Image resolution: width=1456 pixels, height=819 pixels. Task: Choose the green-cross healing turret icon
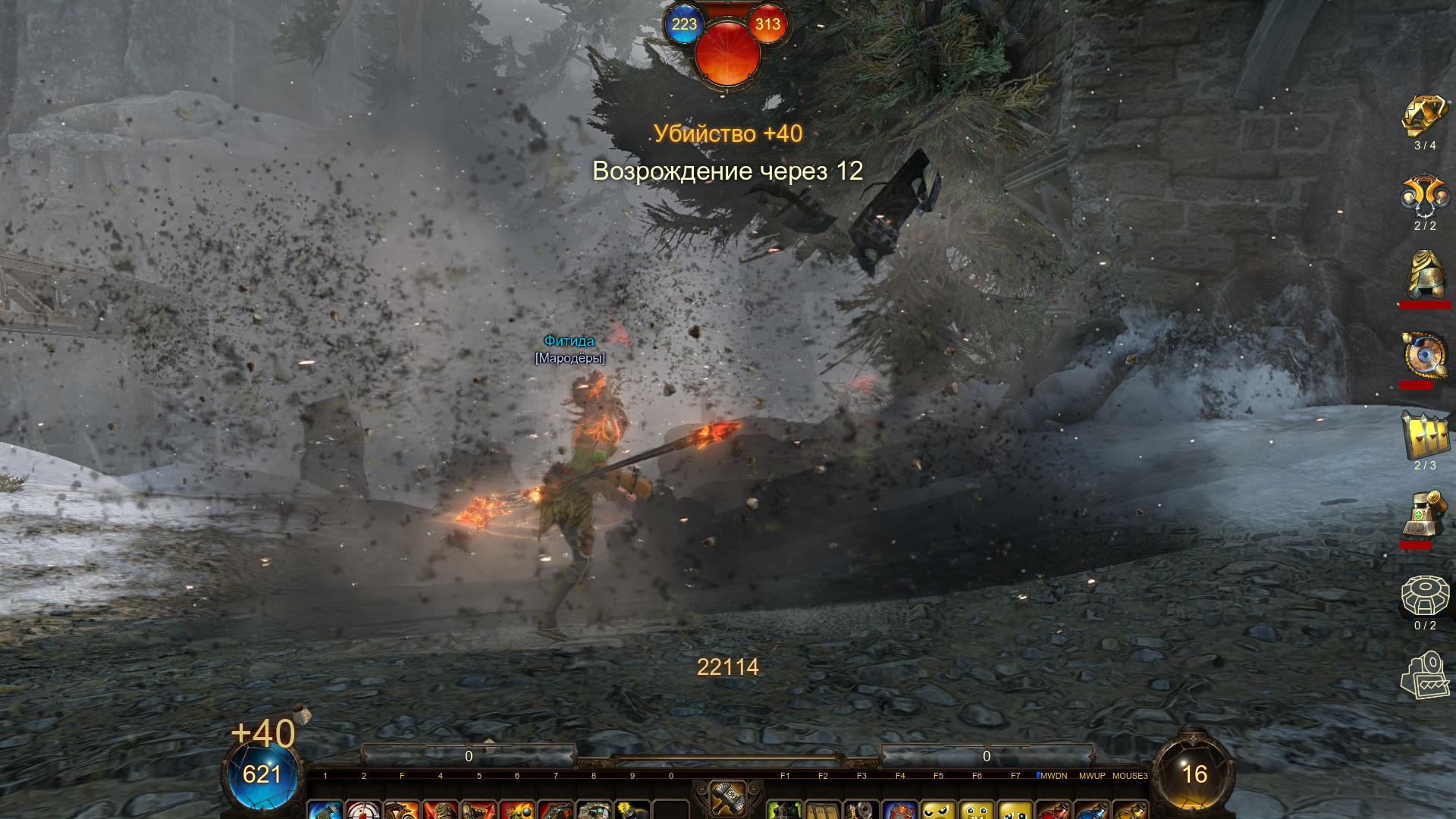click(1424, 515)
